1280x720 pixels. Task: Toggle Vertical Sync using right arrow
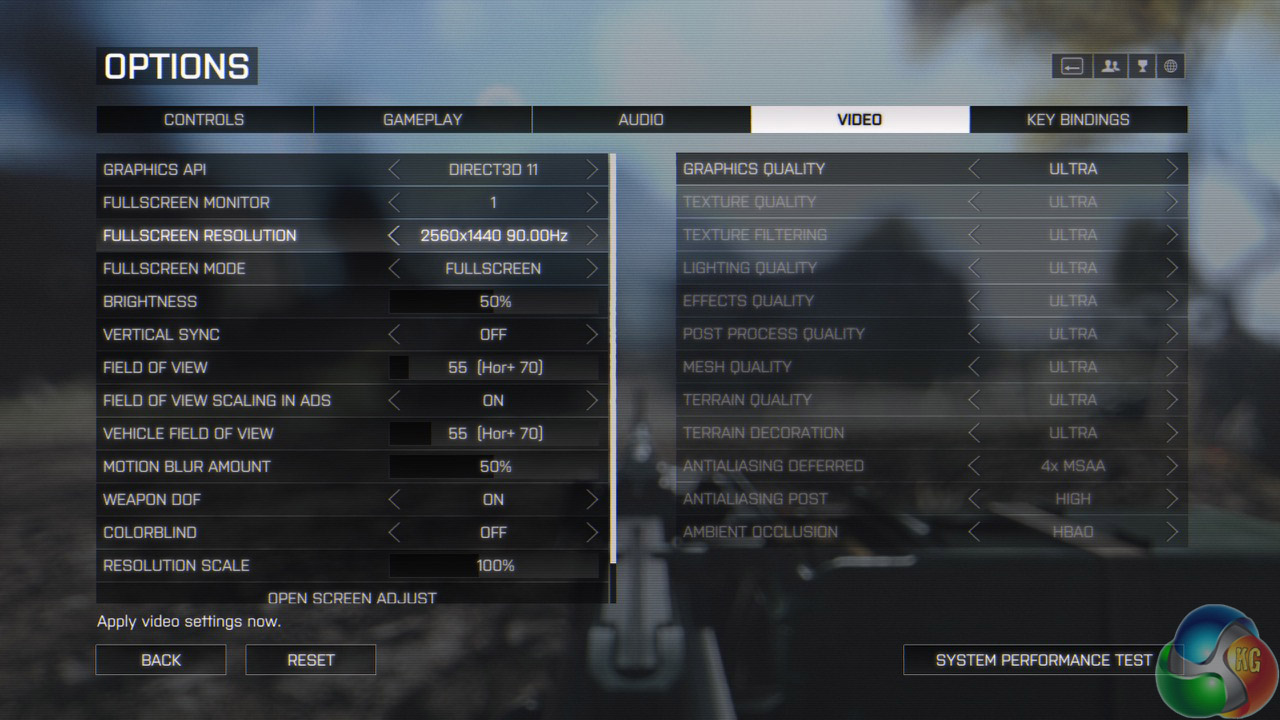click(592, 335)
